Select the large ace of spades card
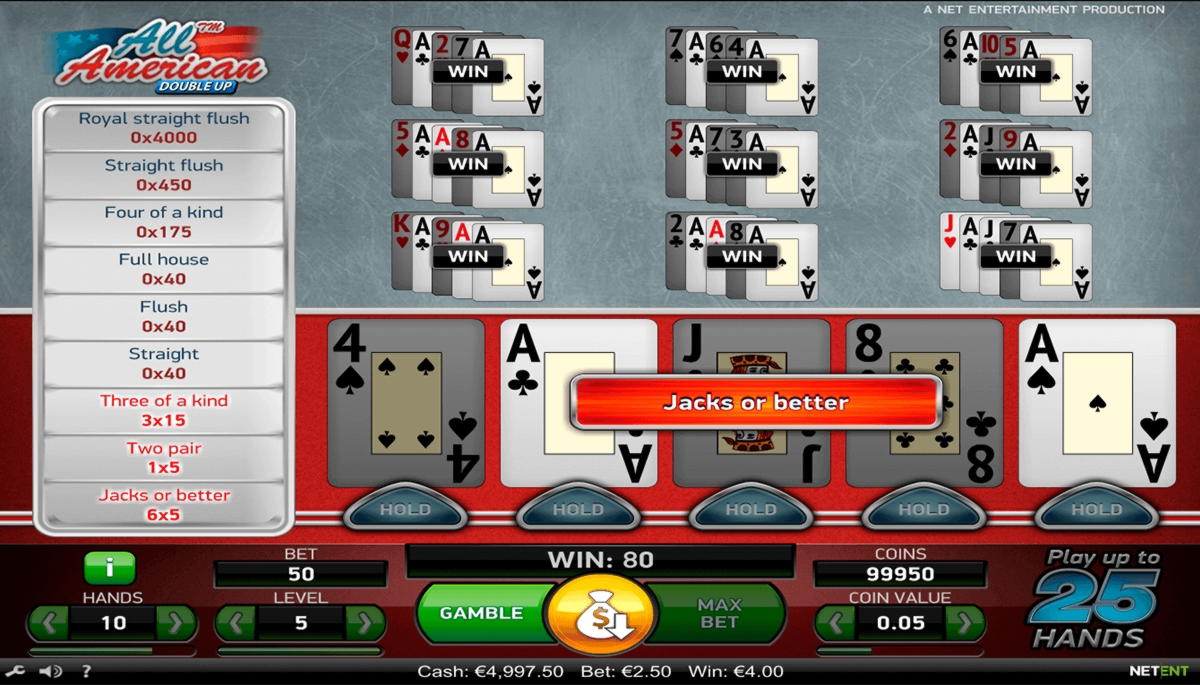Screen dimensions: 1200x685 coord(1097,403)
